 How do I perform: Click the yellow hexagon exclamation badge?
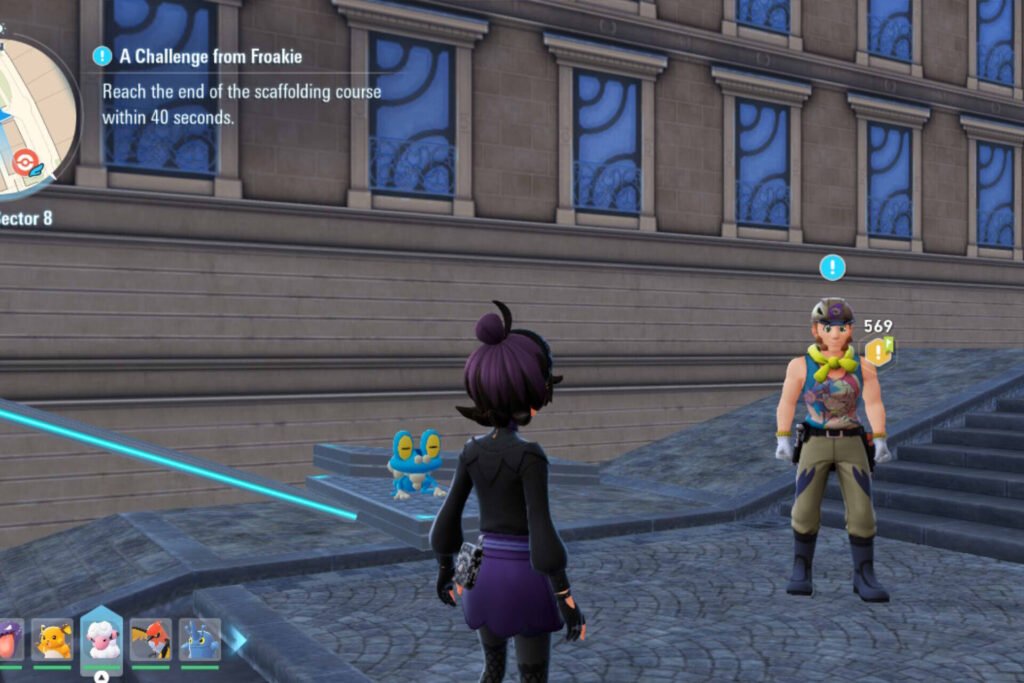pos(878,351)
